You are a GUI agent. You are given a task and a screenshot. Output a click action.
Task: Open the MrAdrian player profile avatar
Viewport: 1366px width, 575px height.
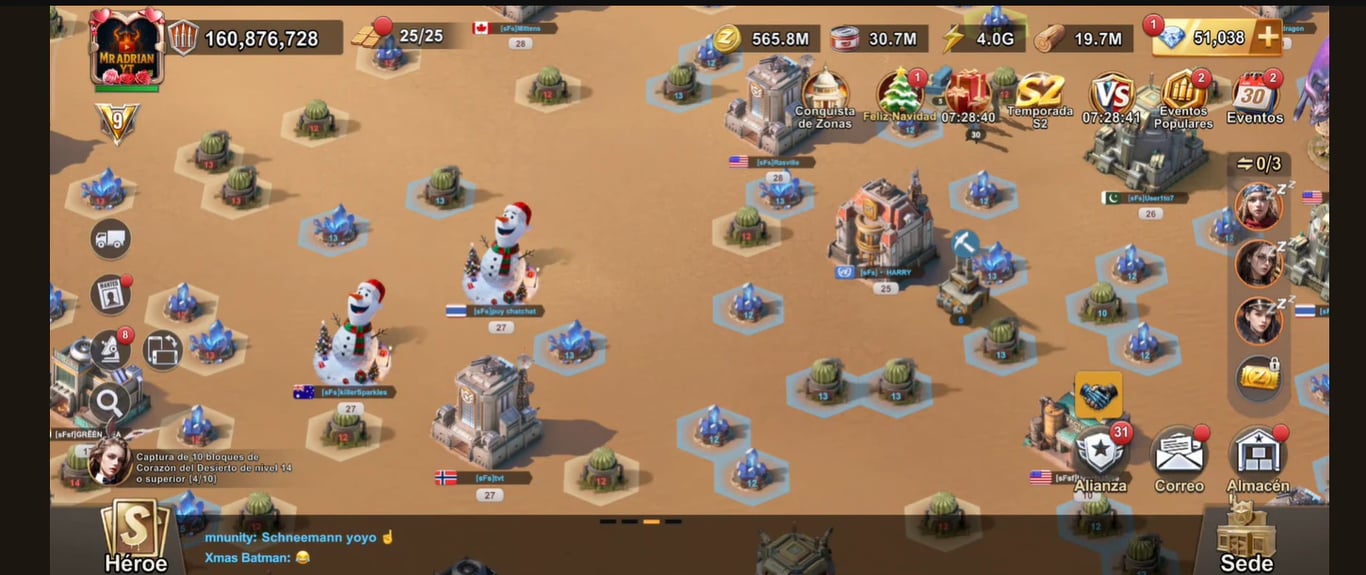point(126,47)
